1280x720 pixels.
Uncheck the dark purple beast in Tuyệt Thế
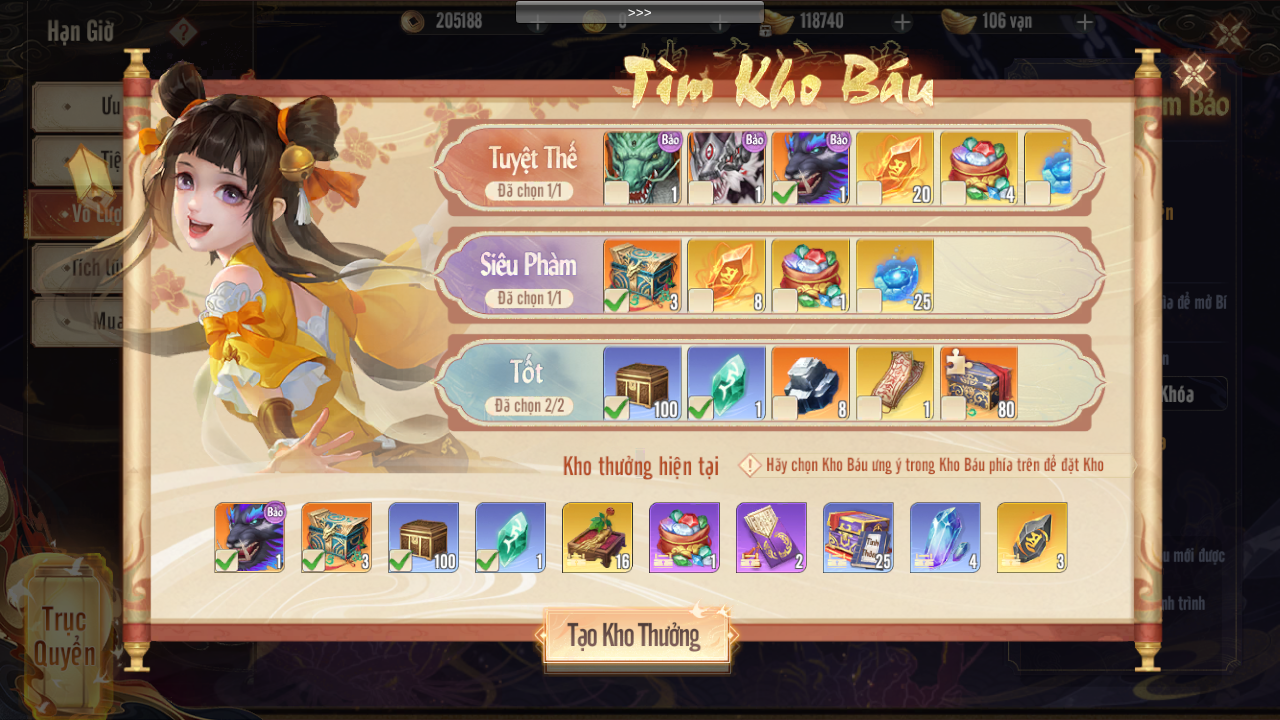[x=810, y=168]
